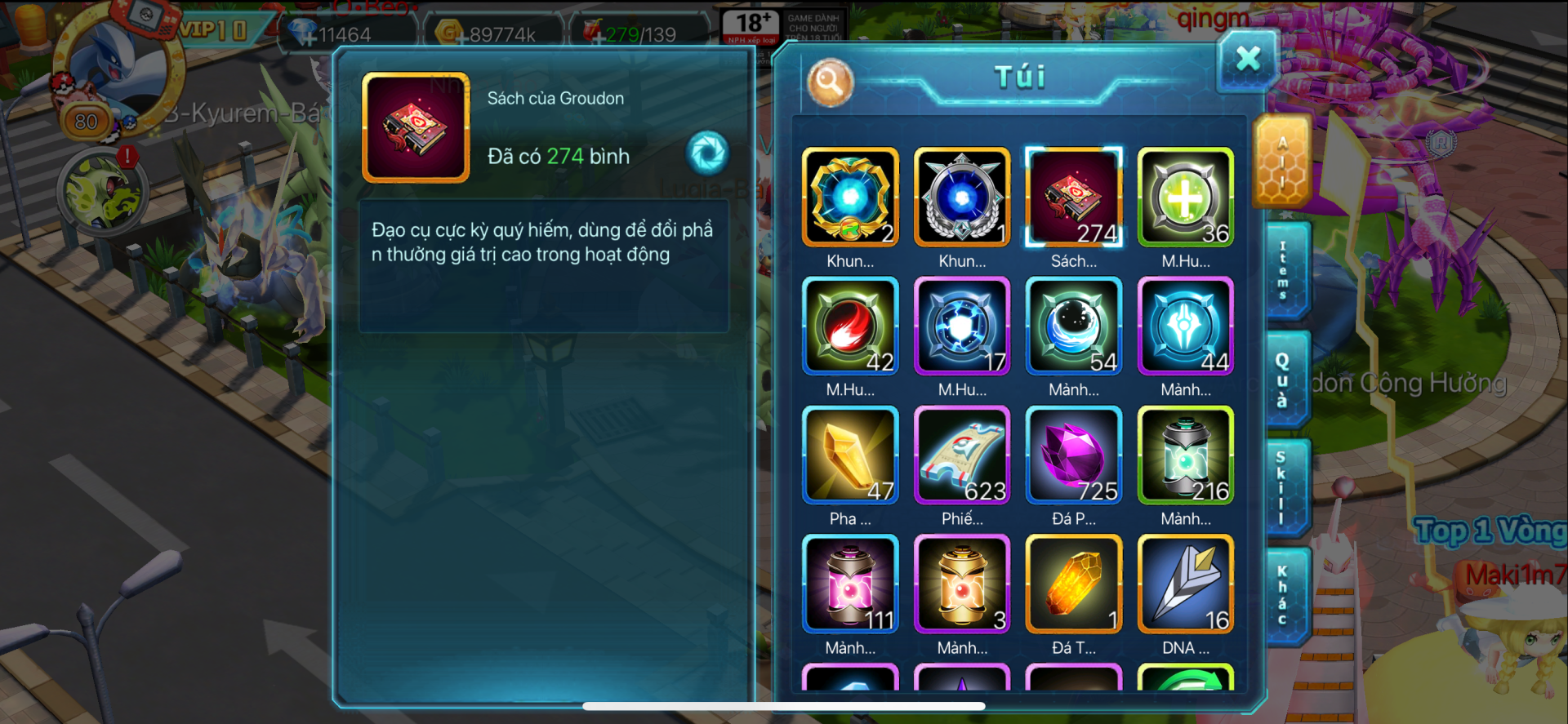Close the Túi bag window
Screen dimensions: 1568x724
(x=1247, y=60)
